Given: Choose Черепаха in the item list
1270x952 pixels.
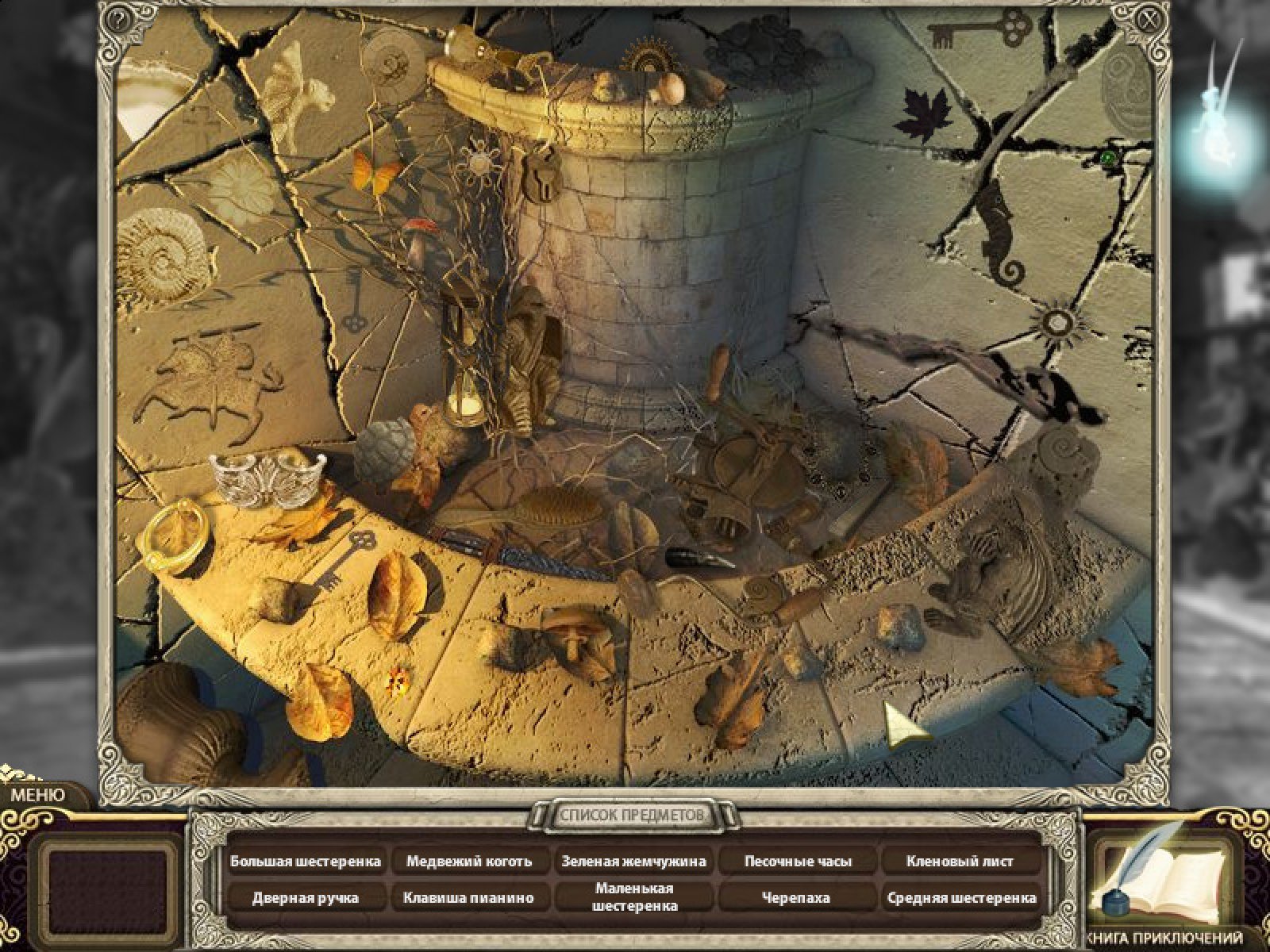Looking at the screenshot, I should pyautogui.click(x=797, y=898).
